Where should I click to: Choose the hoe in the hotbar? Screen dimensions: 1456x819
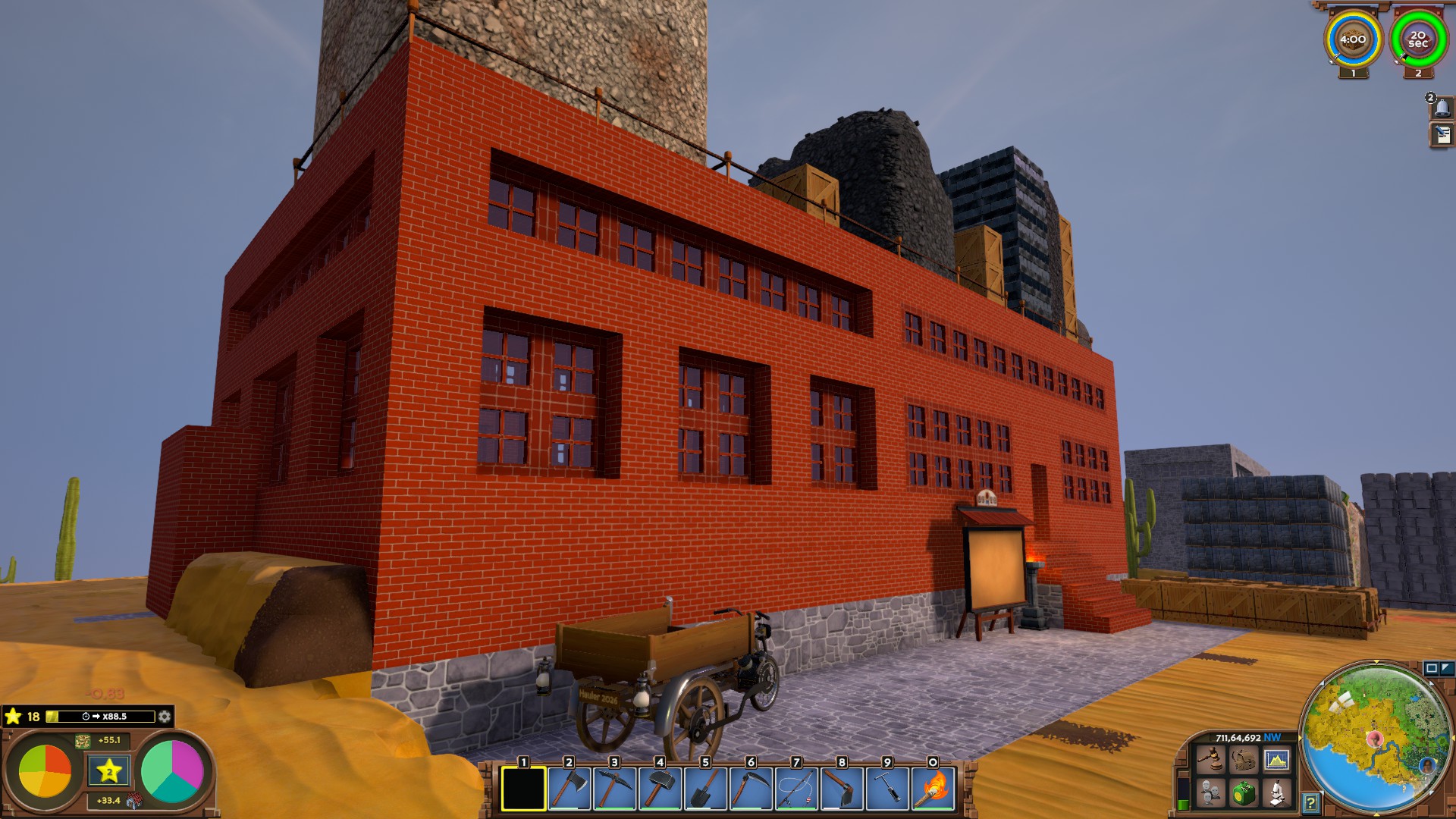(x=842, y=789)
